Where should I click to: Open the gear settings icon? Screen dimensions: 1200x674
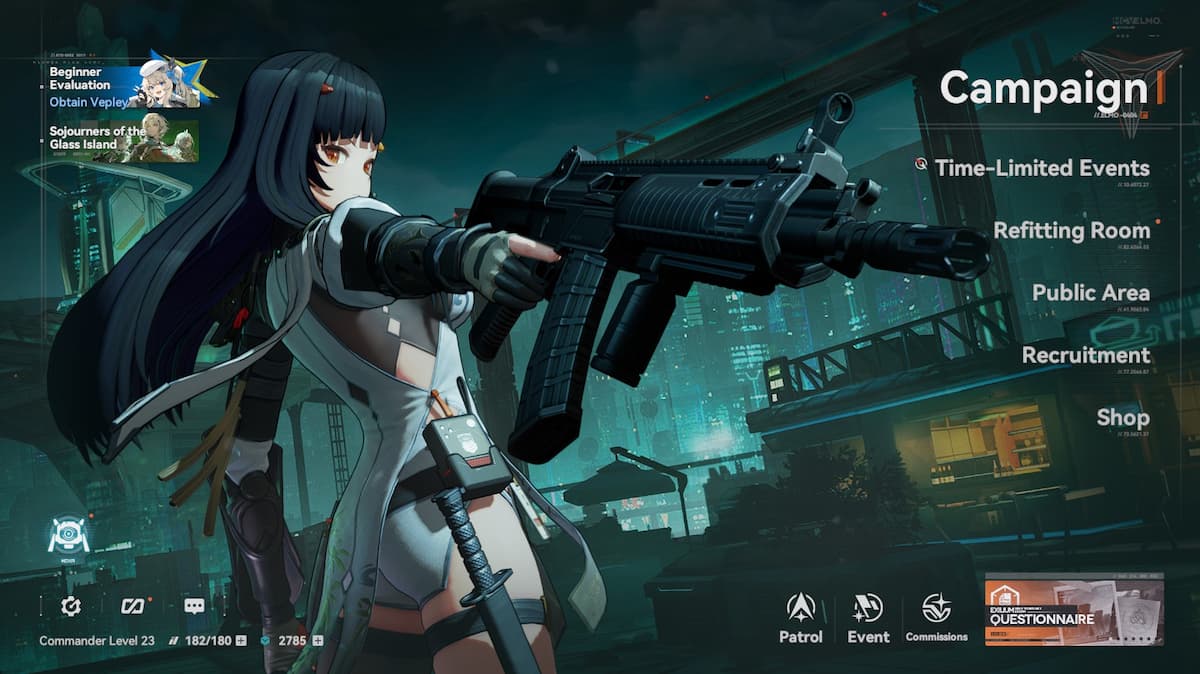point(71,606)
